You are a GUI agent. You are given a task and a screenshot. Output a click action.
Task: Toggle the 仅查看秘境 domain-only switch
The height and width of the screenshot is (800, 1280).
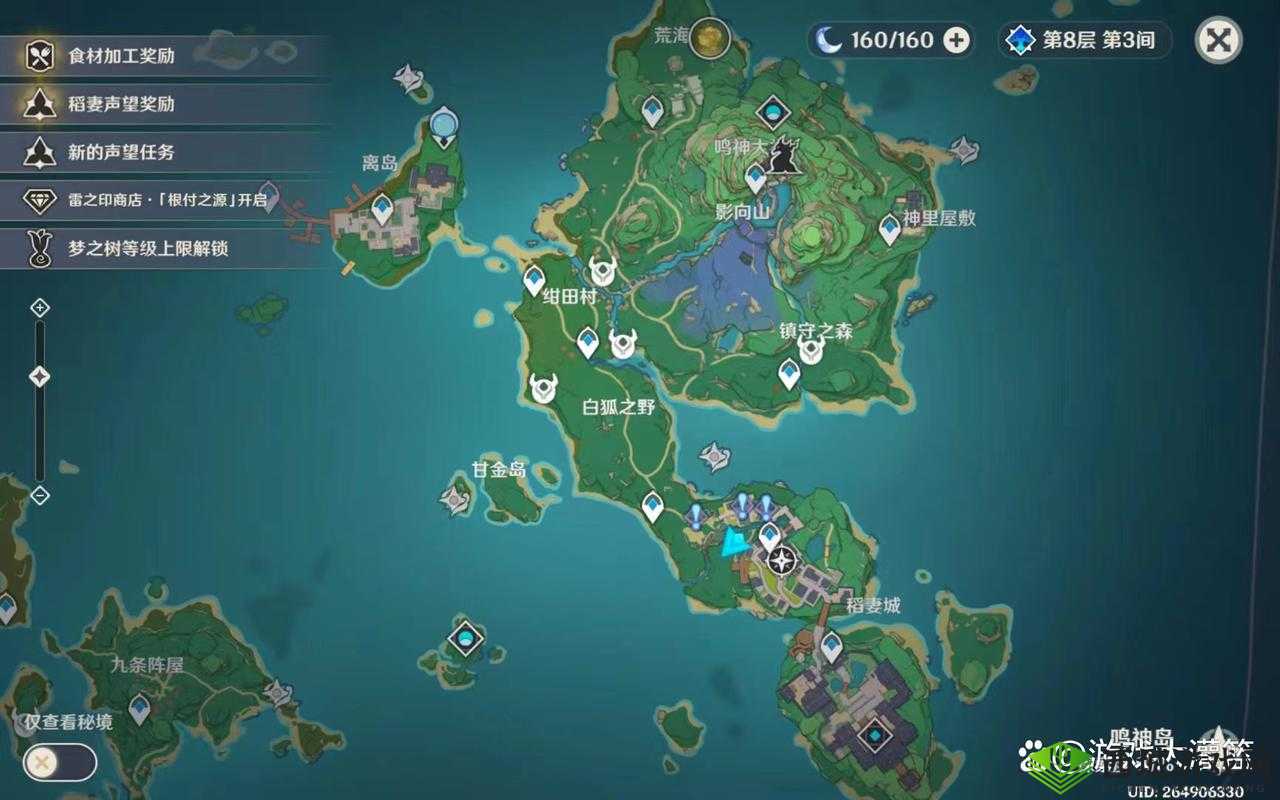[60, 763]
